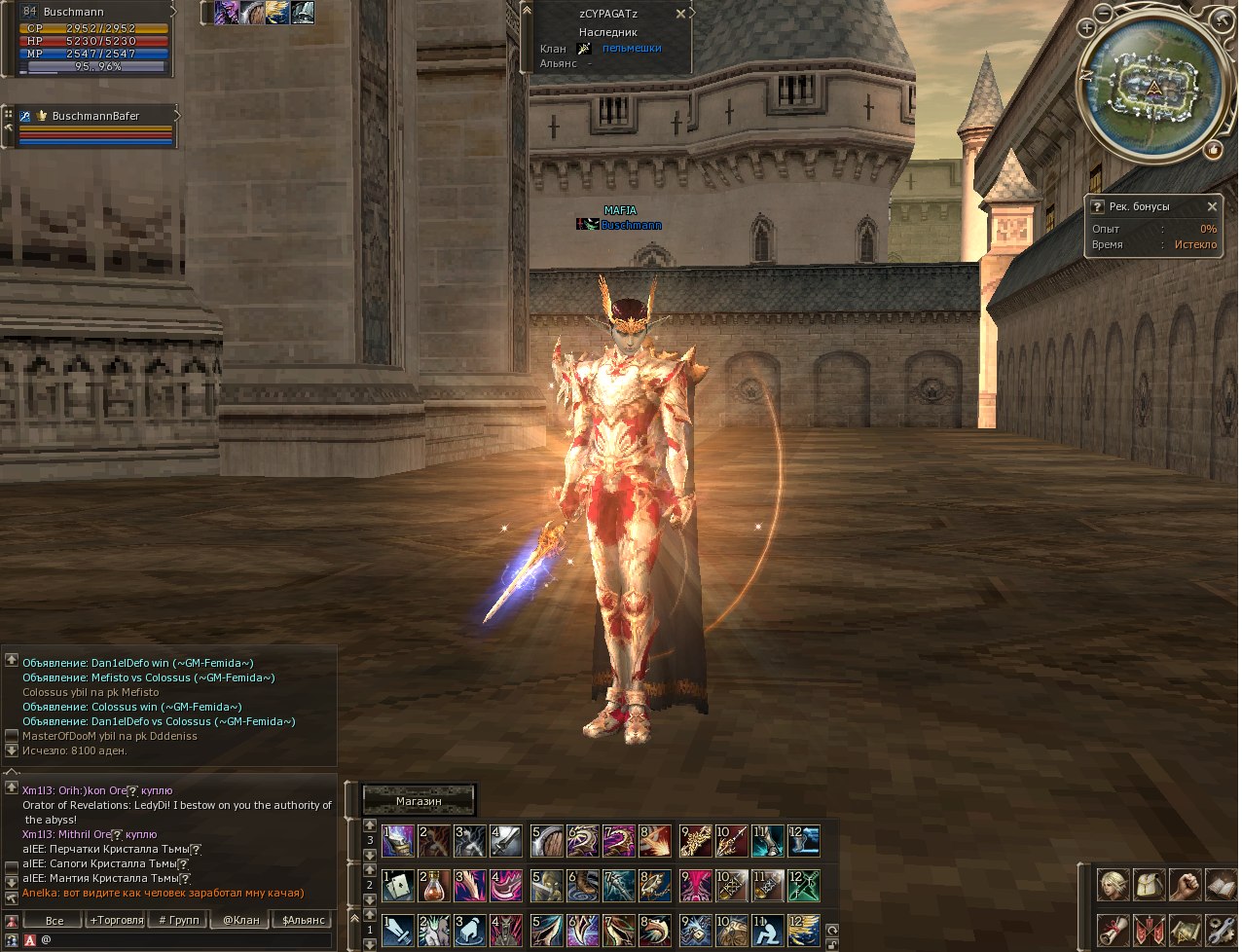Open the # Групп chat tab
This screenshot has width=1242, height=952.
(x=179, y=920)
